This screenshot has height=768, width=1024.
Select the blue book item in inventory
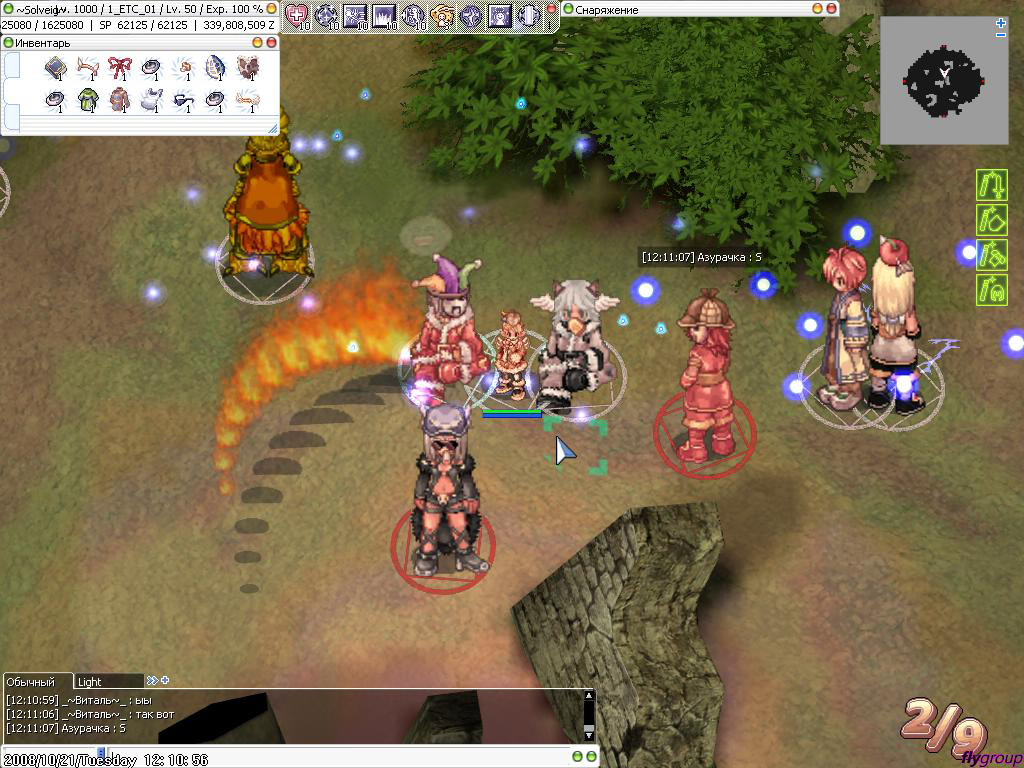(x=56, y=68)
